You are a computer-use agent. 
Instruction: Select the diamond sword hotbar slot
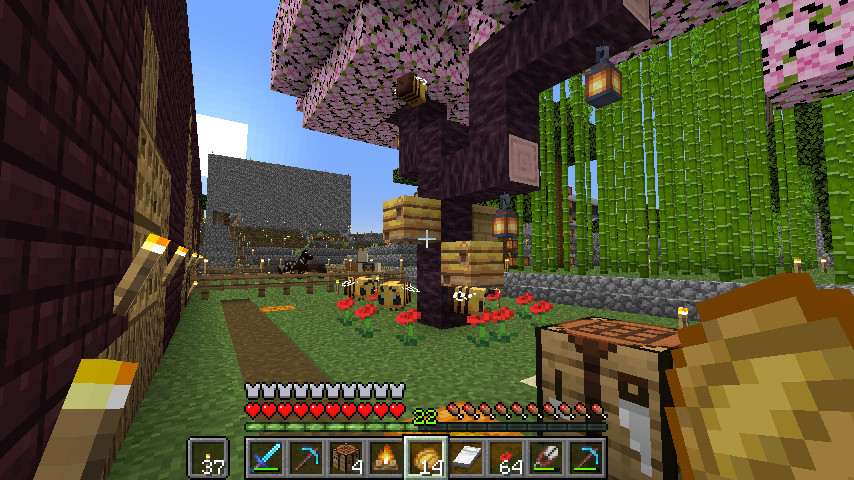tap(265, 458)
